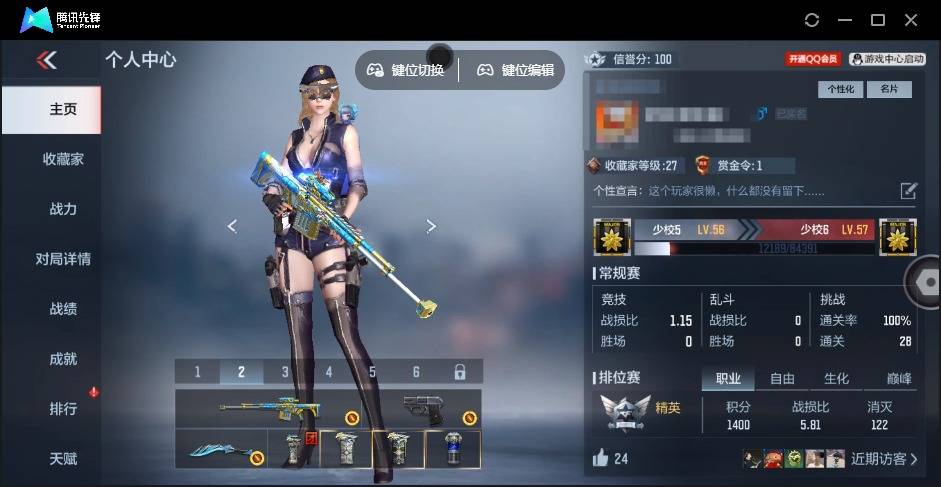Open the 收藏家 menu entry
This screenshot has height=487, width=941.
63,159
